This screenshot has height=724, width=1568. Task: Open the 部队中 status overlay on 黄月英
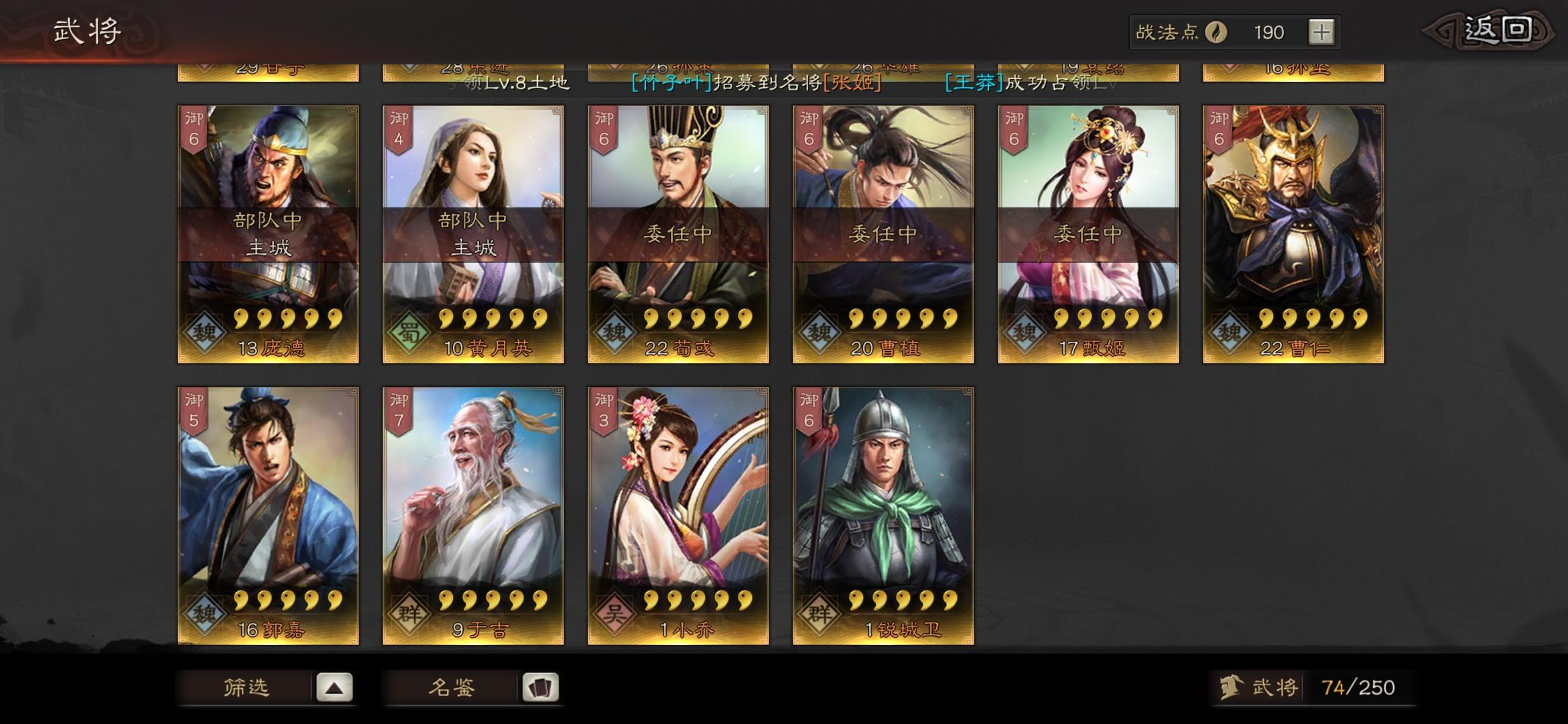coord(472,231)
